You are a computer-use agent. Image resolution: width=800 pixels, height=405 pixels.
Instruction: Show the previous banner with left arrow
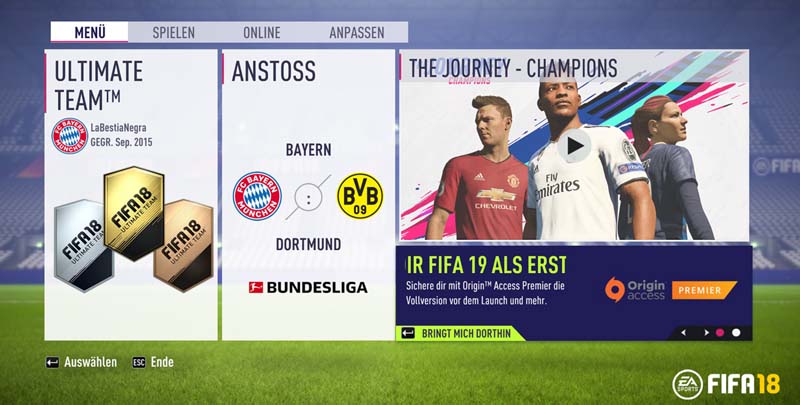(684, 332)
